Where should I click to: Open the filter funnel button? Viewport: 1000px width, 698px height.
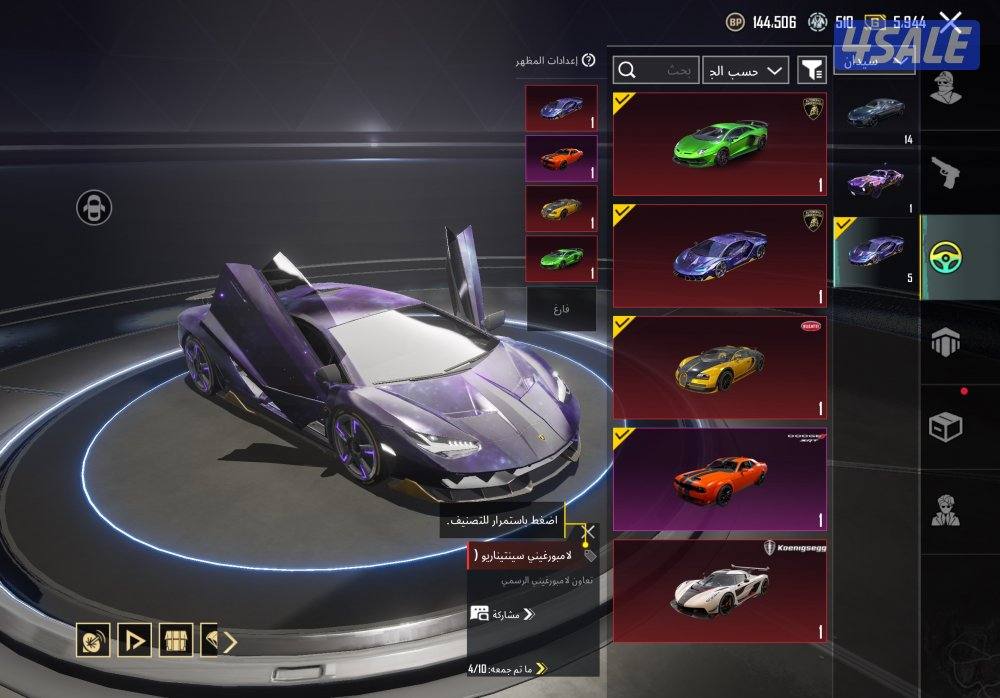(812, 70)
